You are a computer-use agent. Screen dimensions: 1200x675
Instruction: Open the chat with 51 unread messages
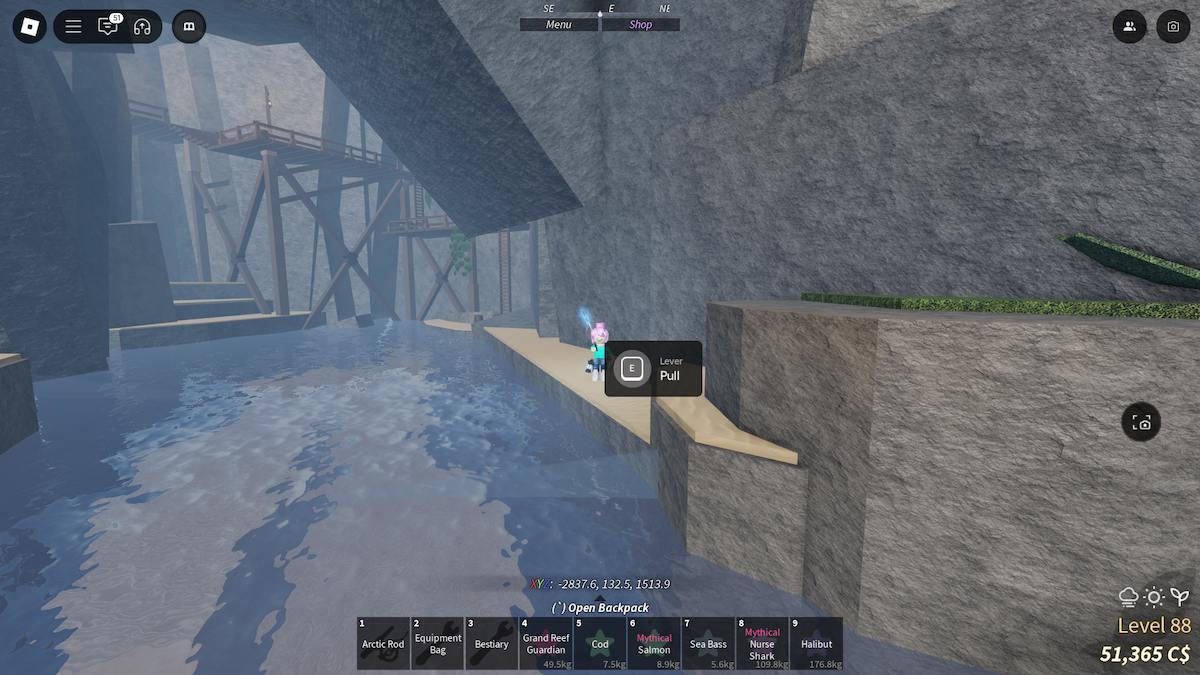point(107,26)
